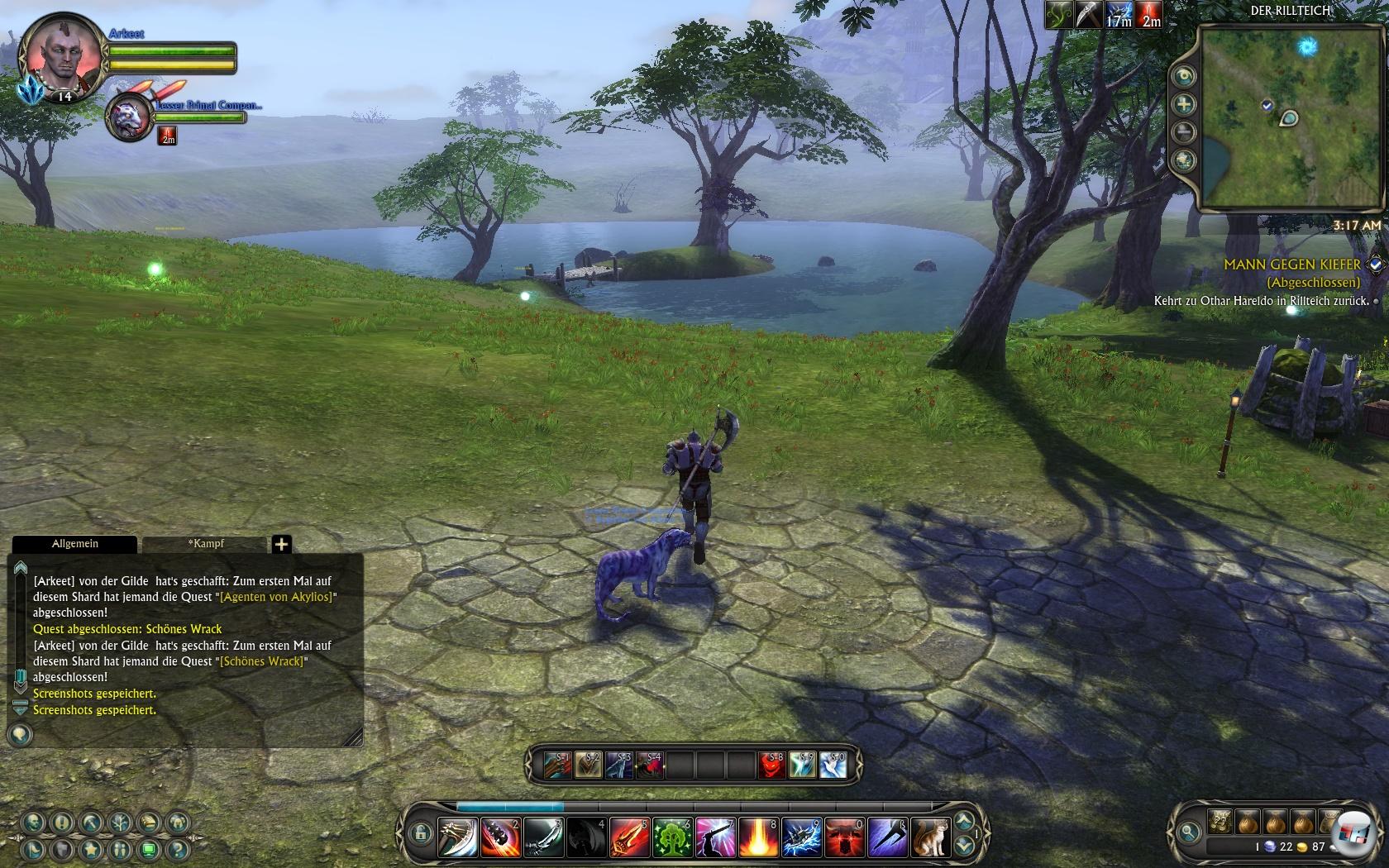The image size is (1389, 868).
Task: Activate the green tree ability
Action: click(x=672, y=837)
